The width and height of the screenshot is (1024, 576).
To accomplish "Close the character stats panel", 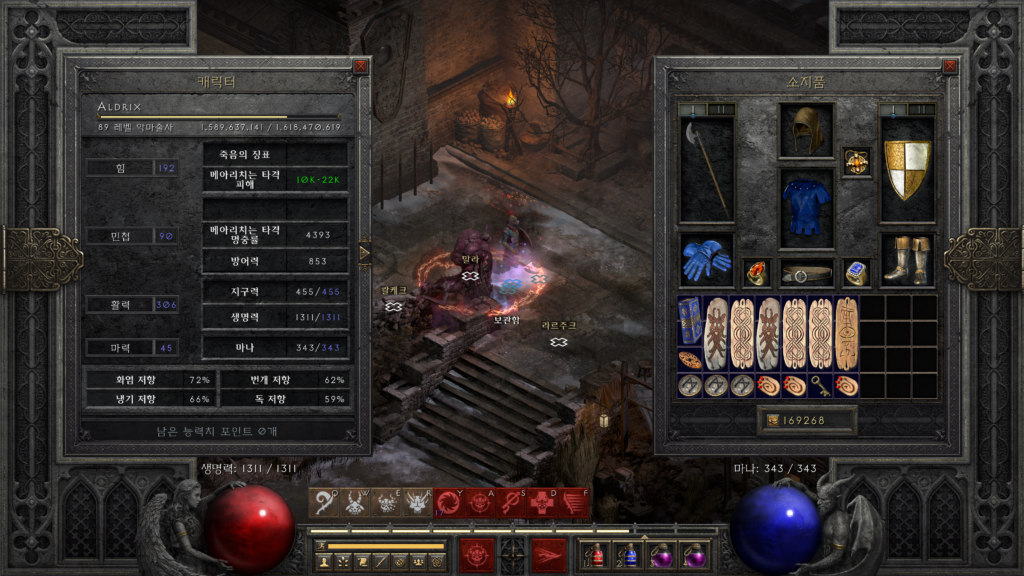I will tap(360, 67).
